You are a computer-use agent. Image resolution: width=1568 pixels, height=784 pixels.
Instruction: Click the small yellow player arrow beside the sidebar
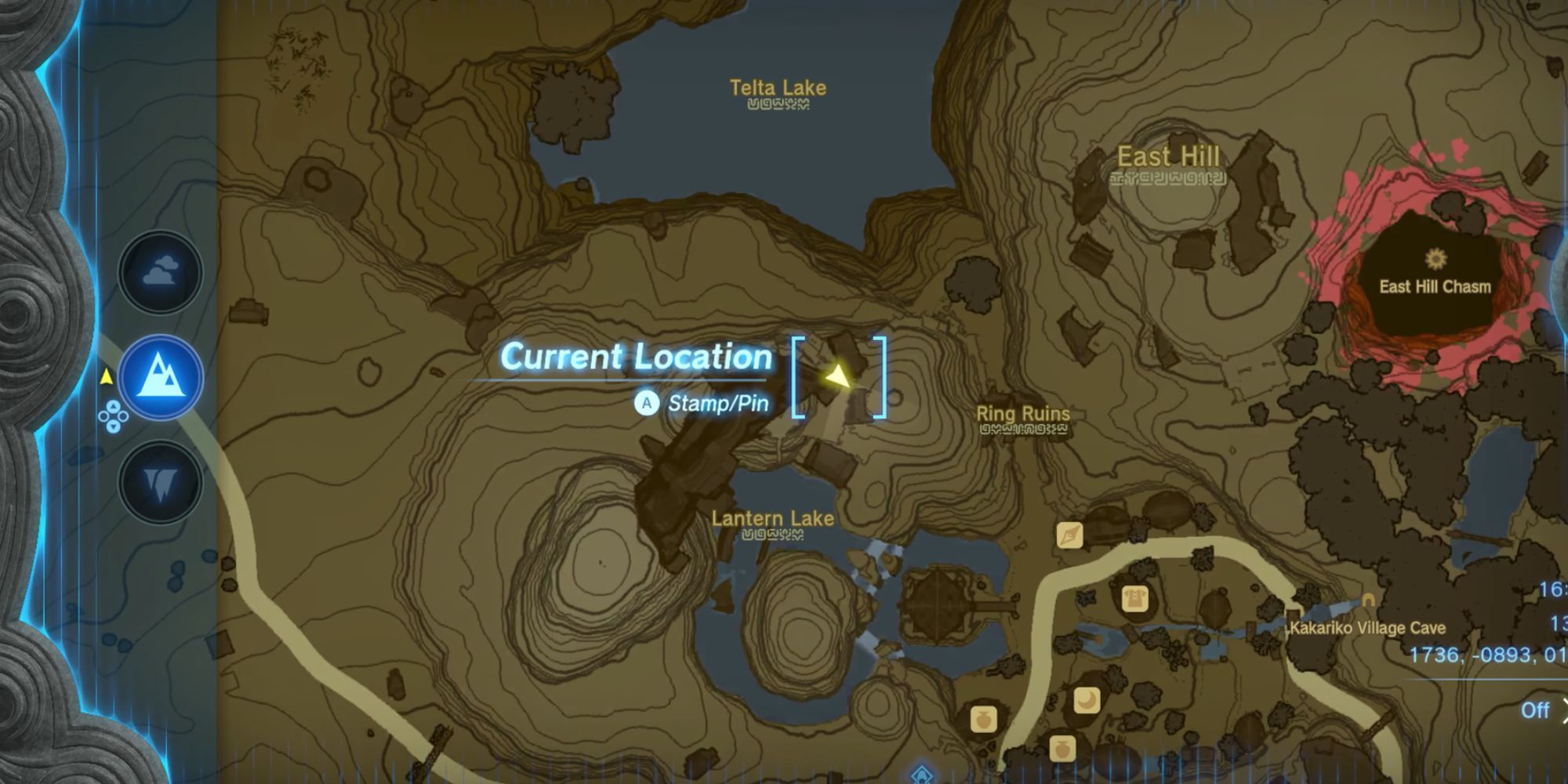[x=107, y=377]
